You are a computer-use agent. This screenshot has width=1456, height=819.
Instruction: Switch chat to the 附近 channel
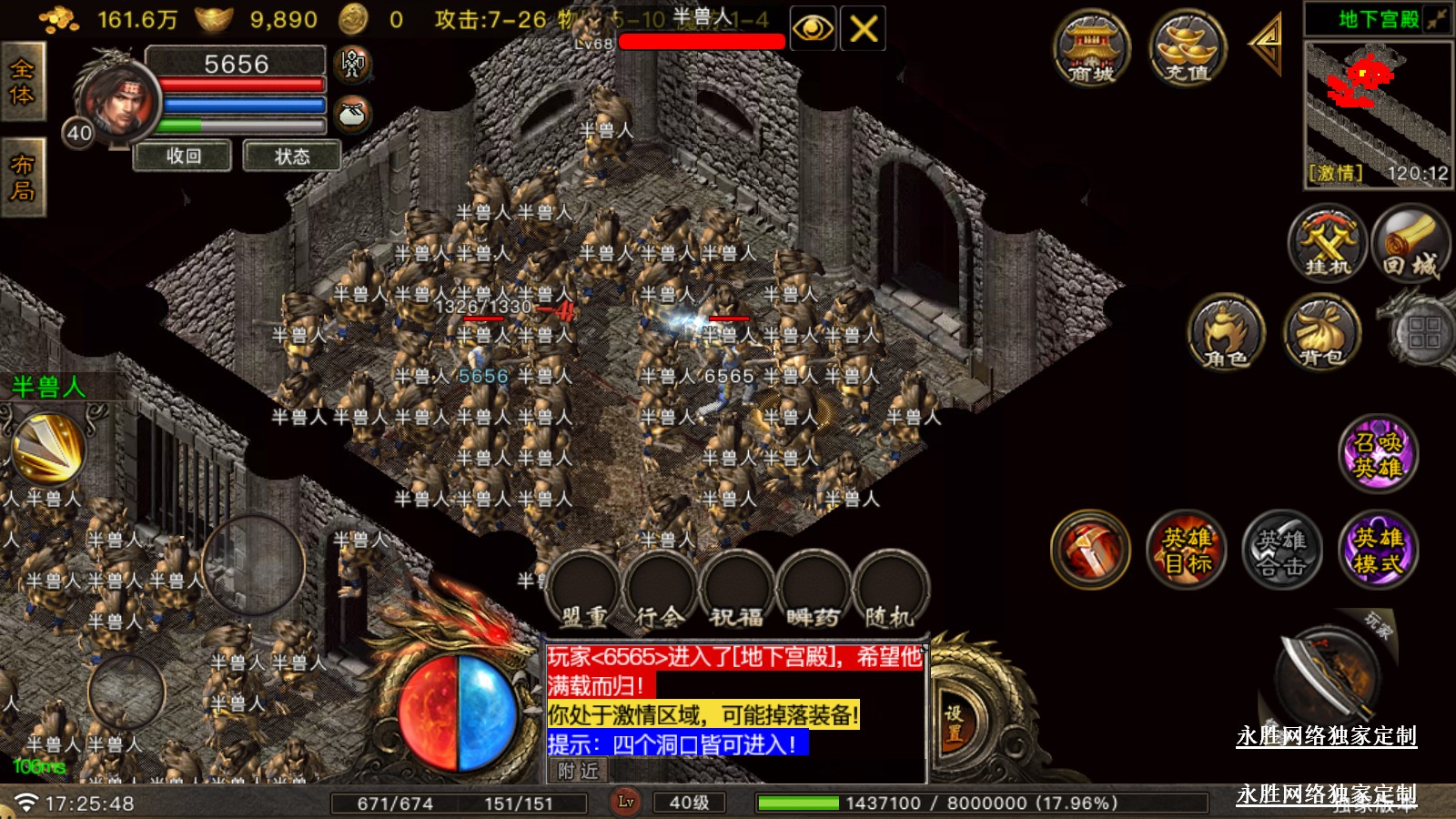579,772
